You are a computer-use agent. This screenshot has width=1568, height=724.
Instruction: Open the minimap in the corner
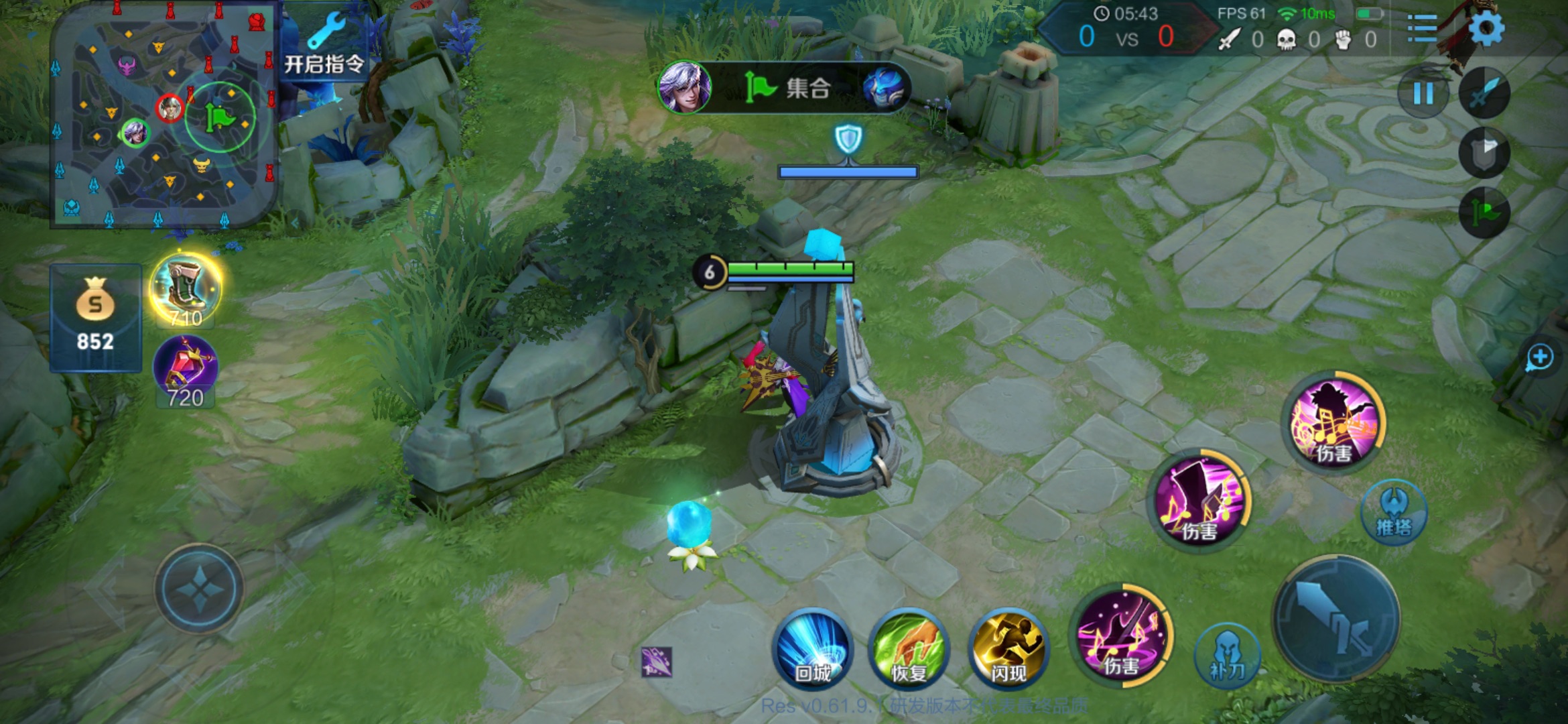click(164, 114)
